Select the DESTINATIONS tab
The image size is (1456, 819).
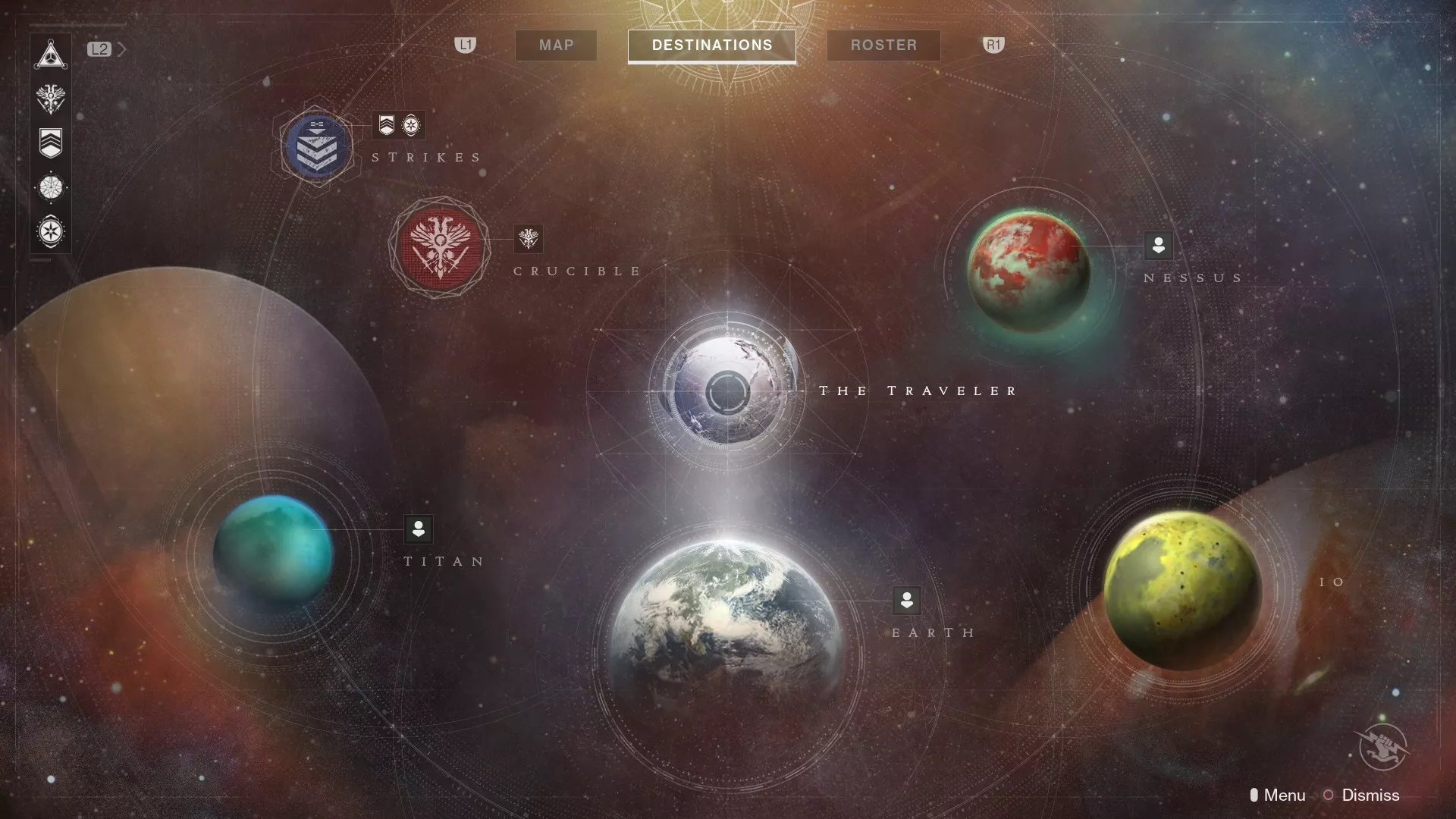tap(711, 45)
